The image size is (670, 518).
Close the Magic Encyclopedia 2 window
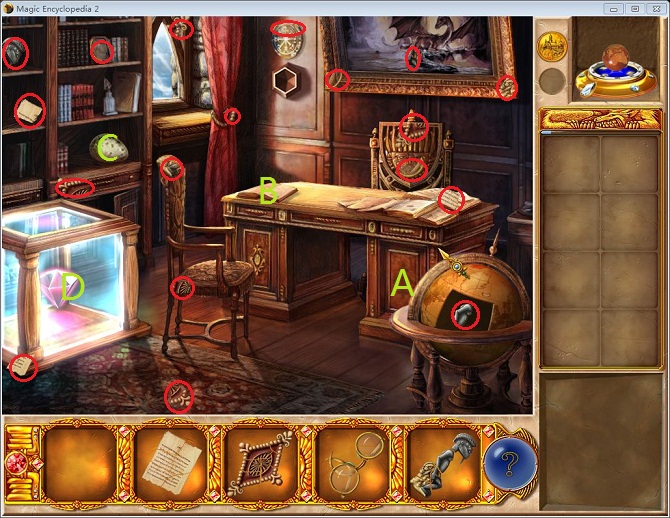(654, 8)
